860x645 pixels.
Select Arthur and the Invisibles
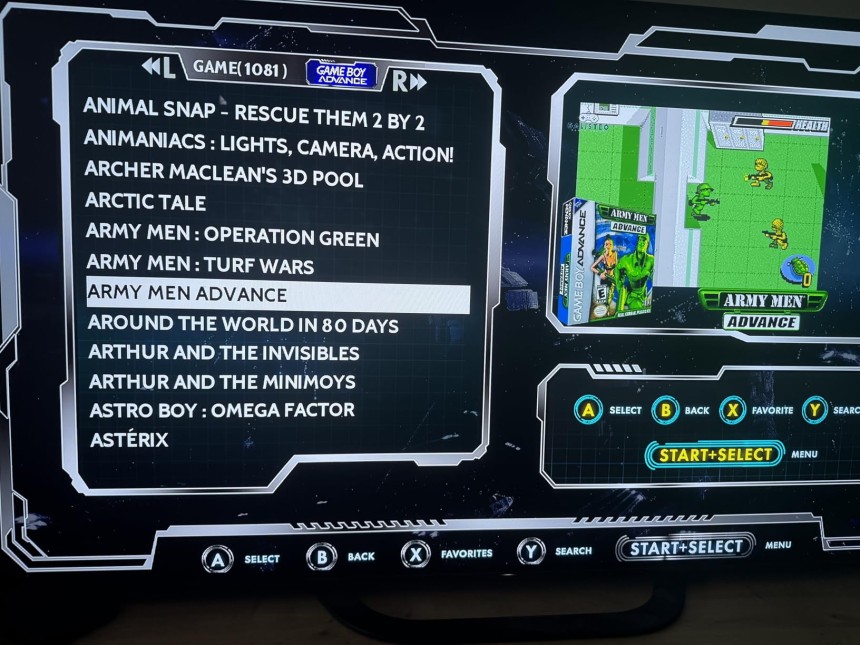tap(224, 353)
